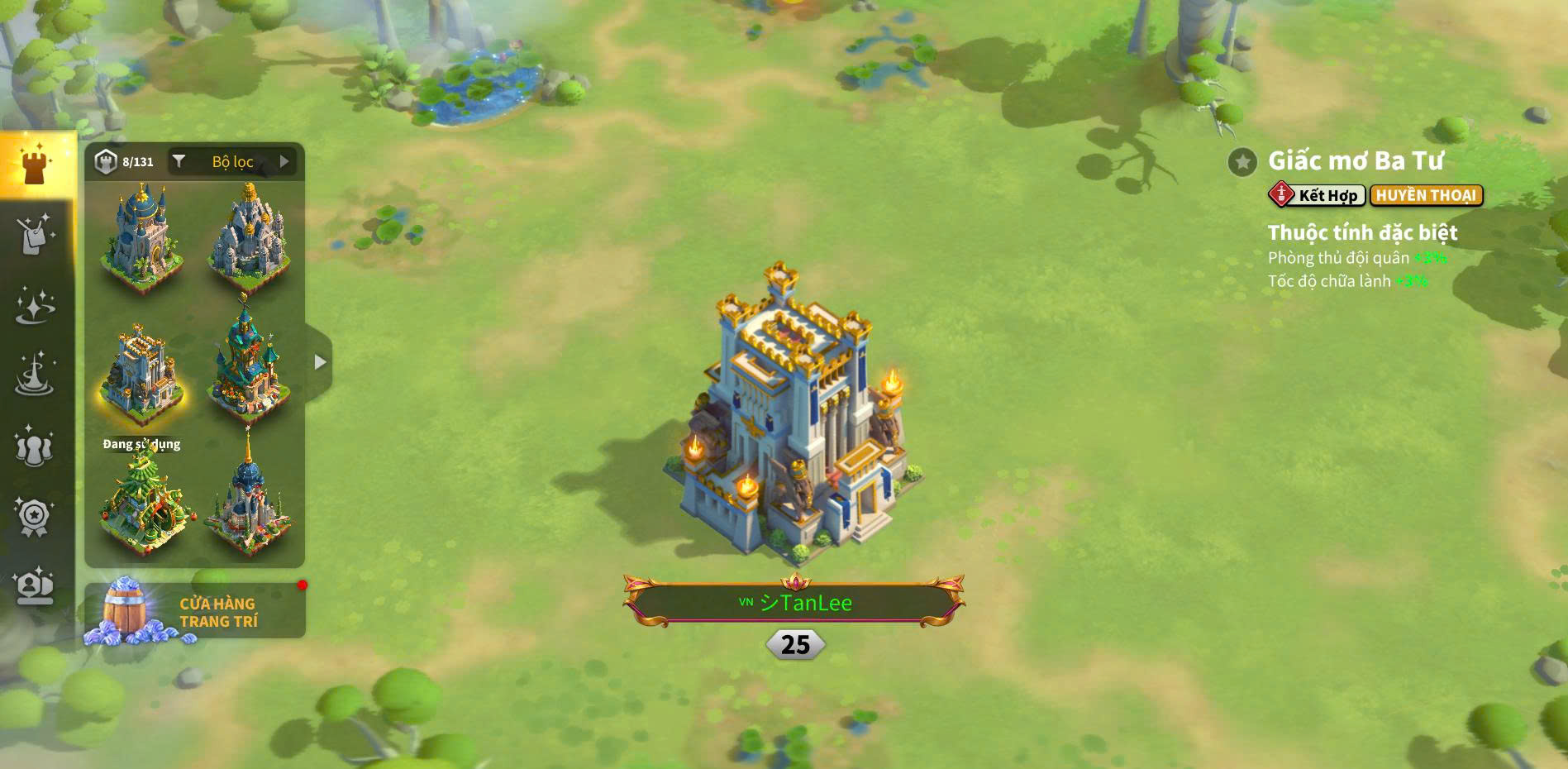Switch to the medal ribbon tab

(35, 518)
